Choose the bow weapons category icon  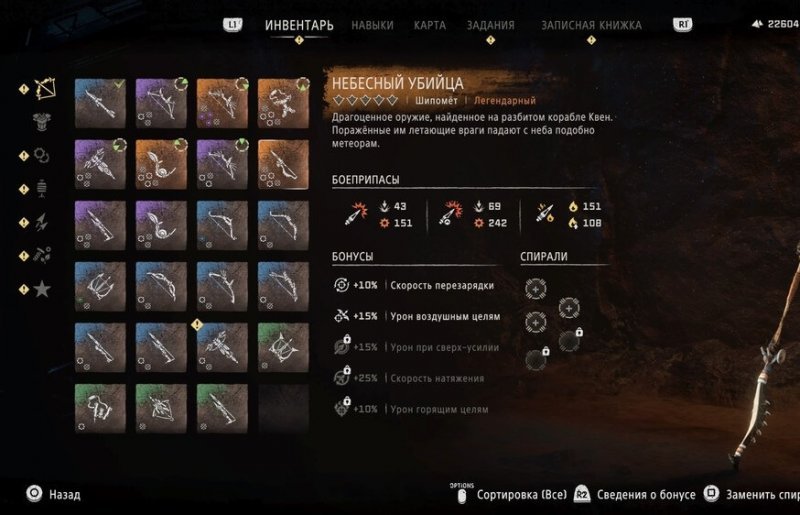[x=43, y=89]
